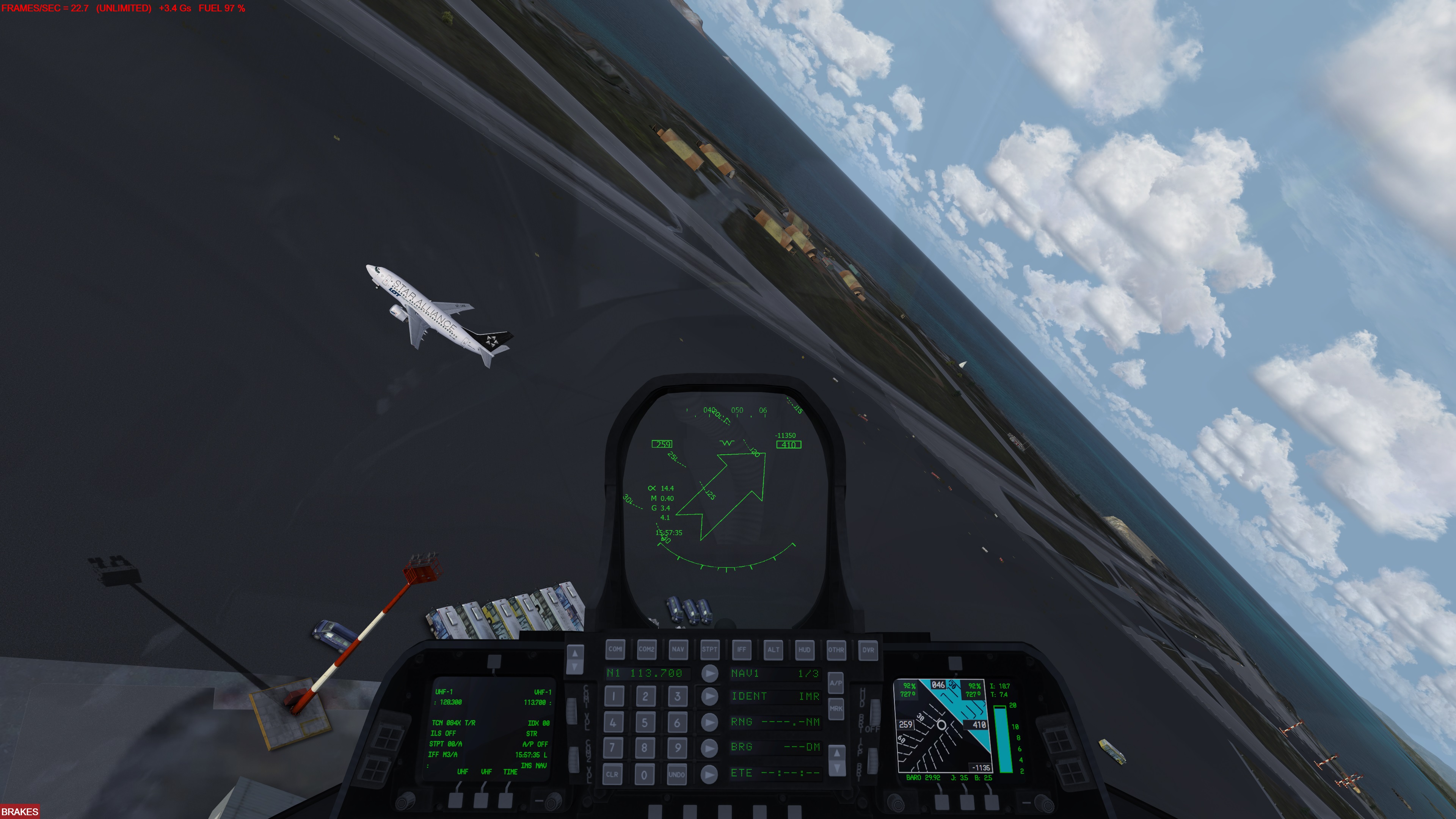Choose the ALT button
Screen dimensions: 1456x819
point(773,650)
